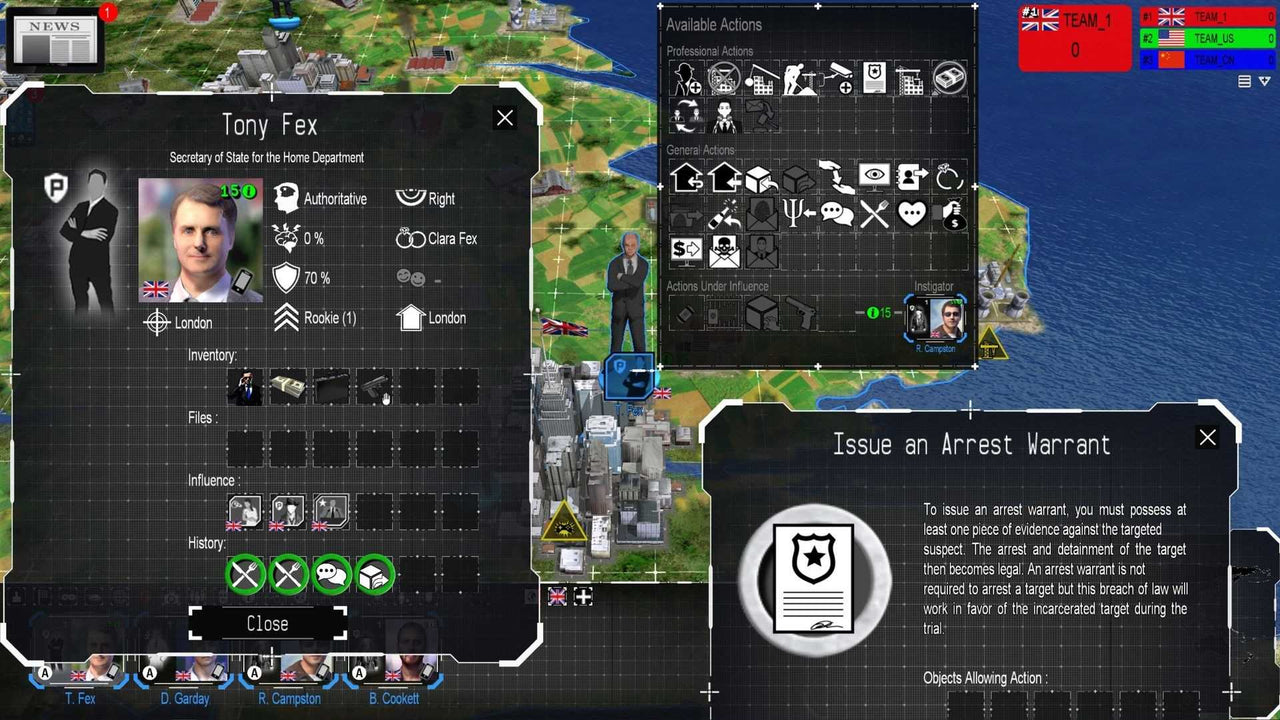Choose the poisoned letter skull envelope action
Image resolution: width=1280 pixels, height=720 pixels.
[724, 250]
